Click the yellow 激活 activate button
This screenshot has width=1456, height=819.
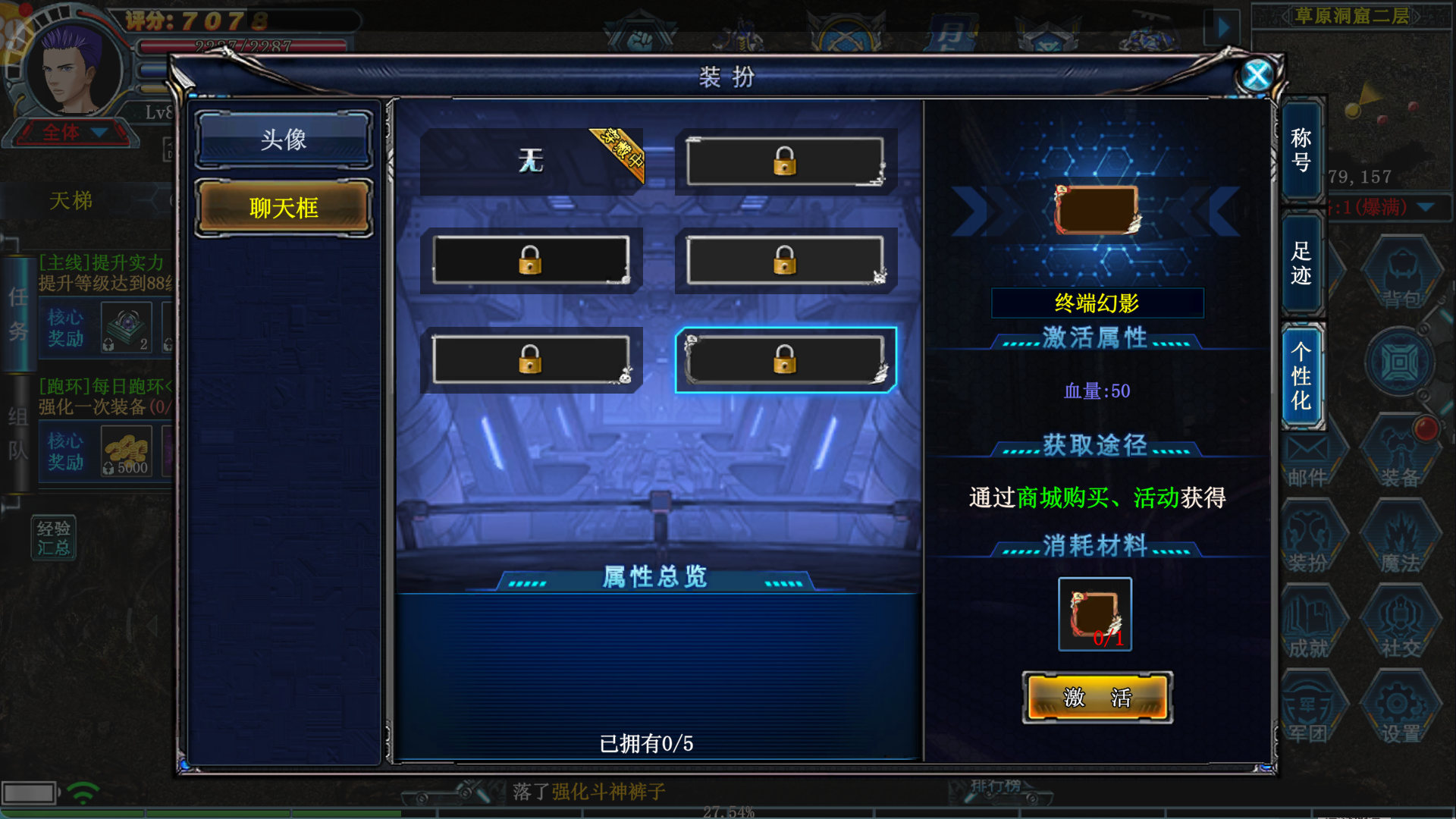click(x=1097, y=697)
